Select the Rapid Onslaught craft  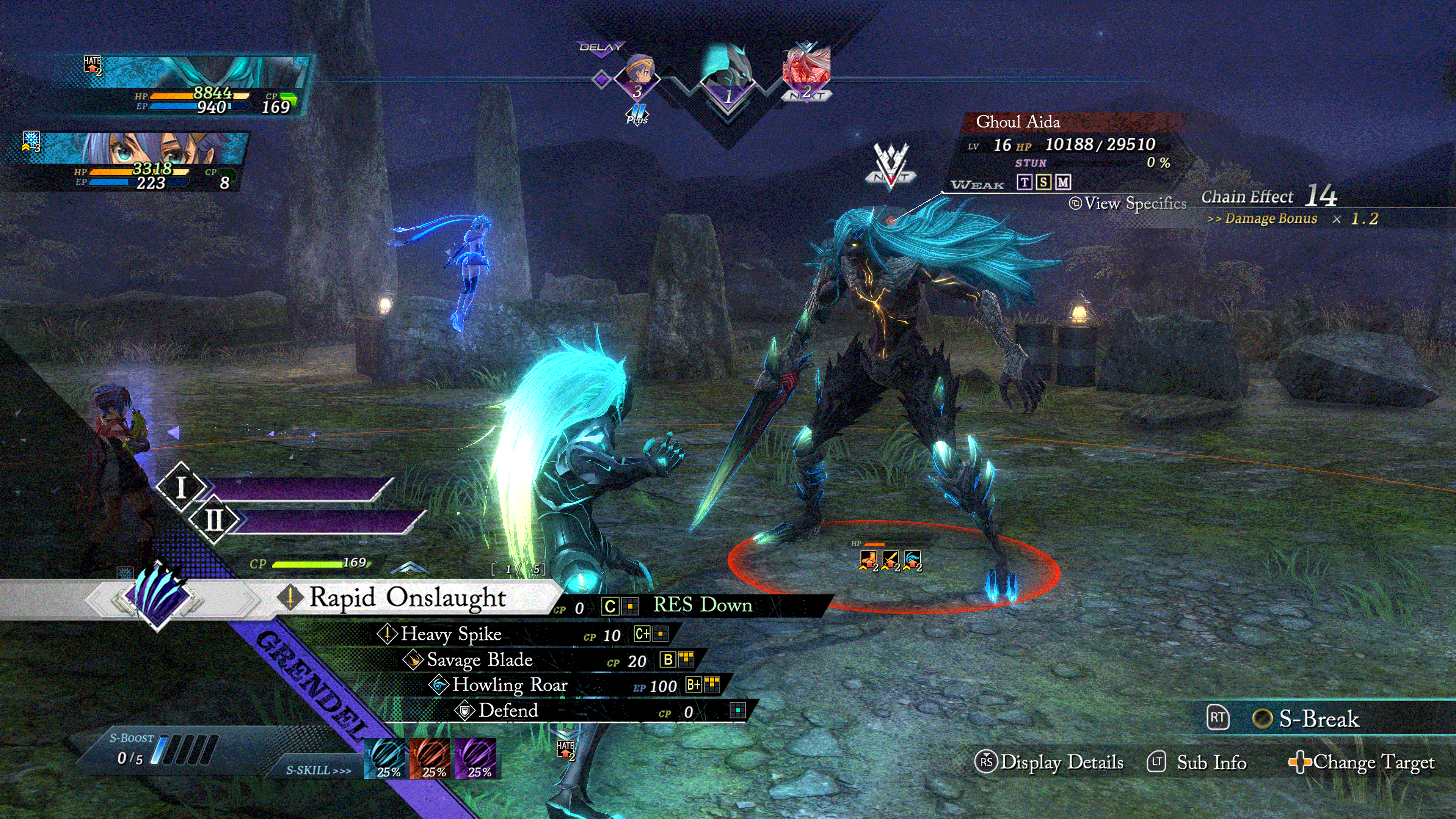click(x=407, y=598)
